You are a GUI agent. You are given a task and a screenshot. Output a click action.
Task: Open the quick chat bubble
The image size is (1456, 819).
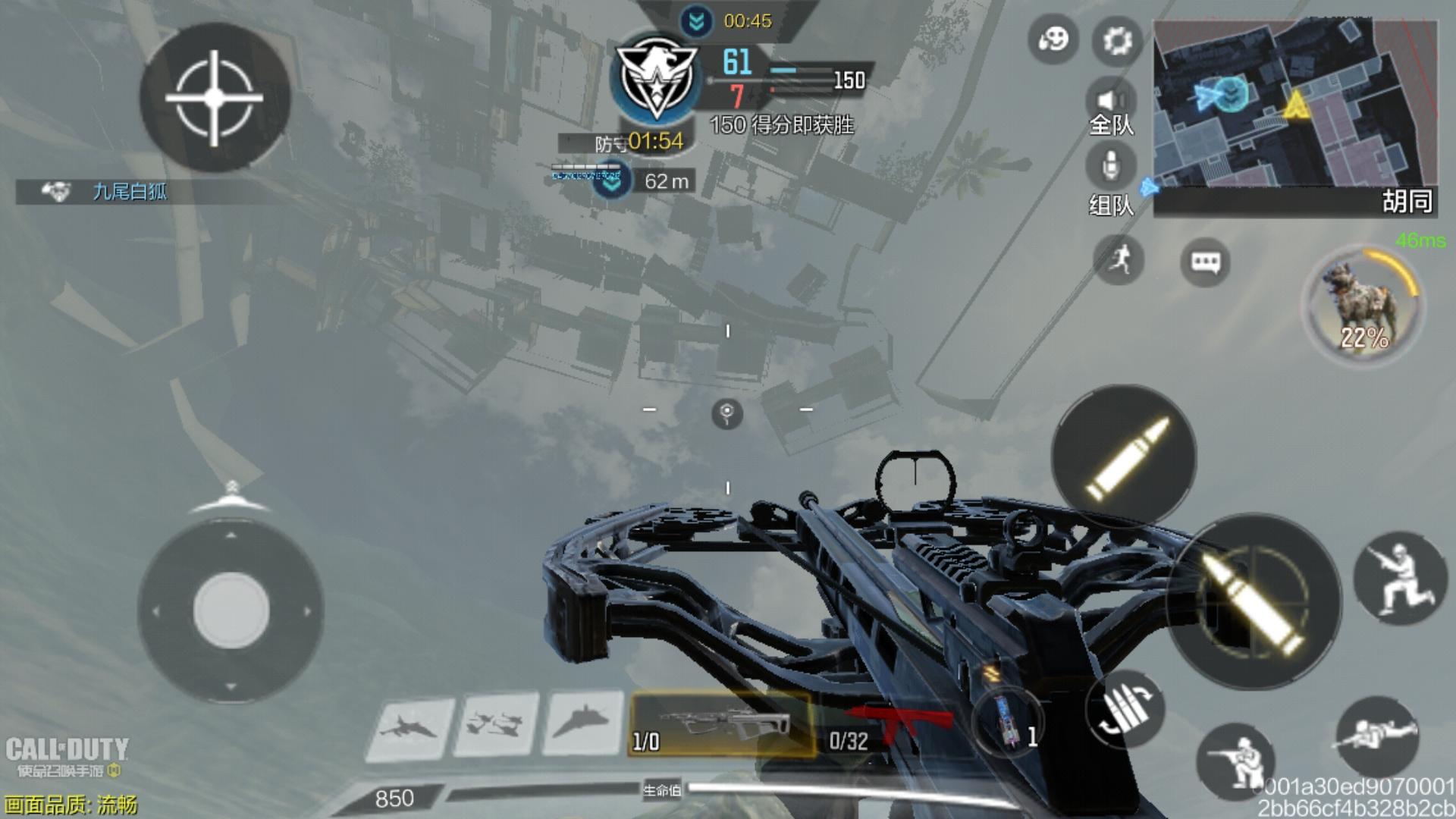tap(1205, 262)
